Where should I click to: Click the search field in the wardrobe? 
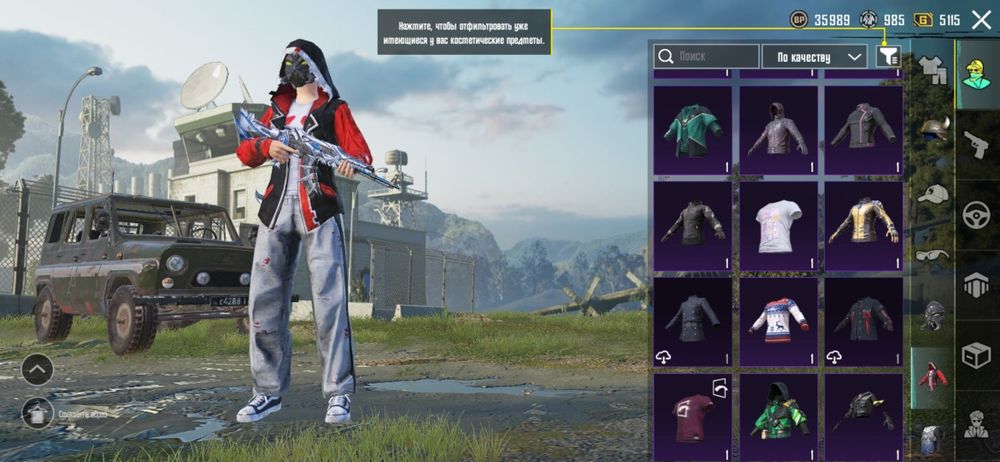(706, 57)
